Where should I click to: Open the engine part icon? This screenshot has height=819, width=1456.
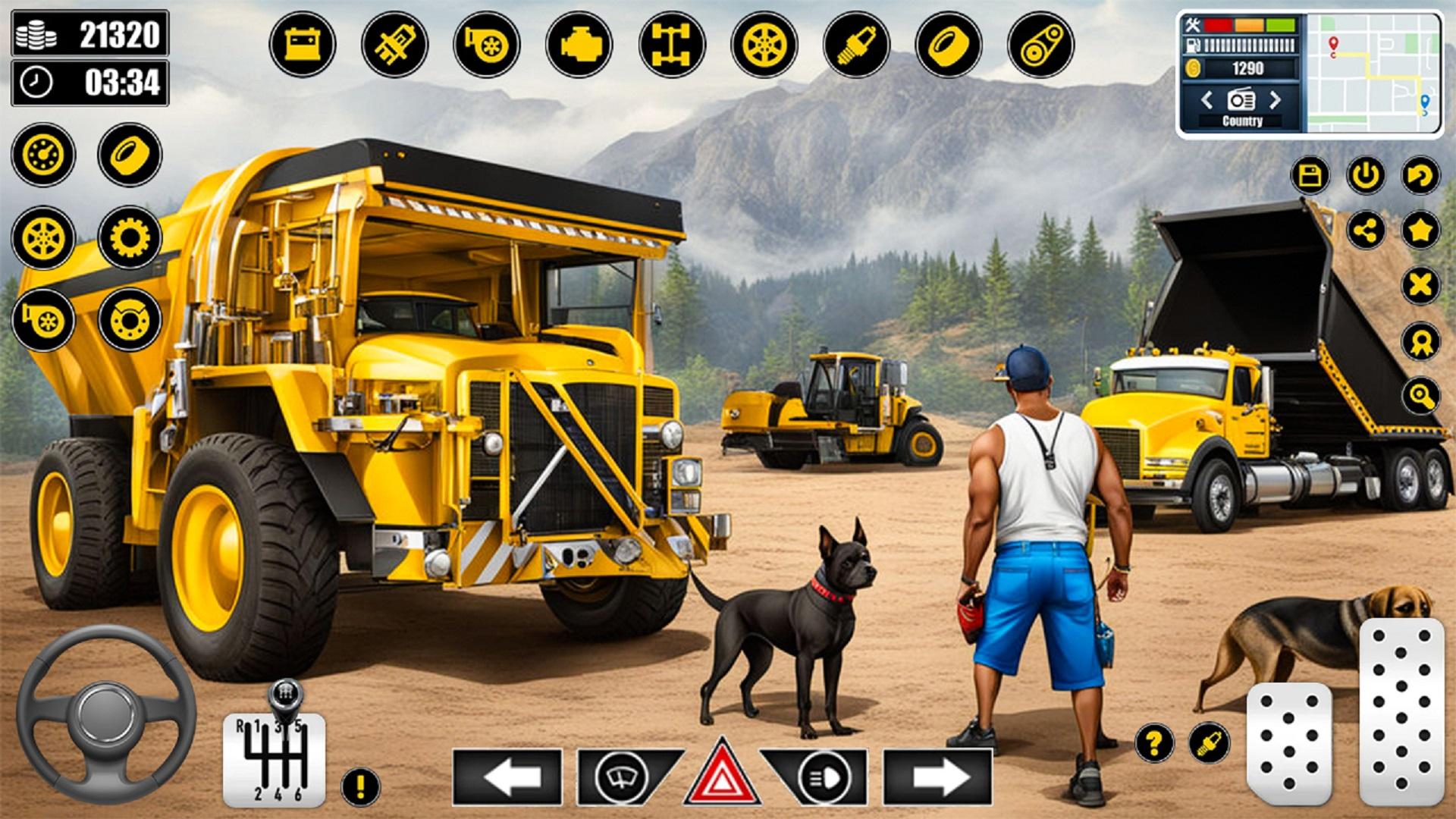coord(579,44)
